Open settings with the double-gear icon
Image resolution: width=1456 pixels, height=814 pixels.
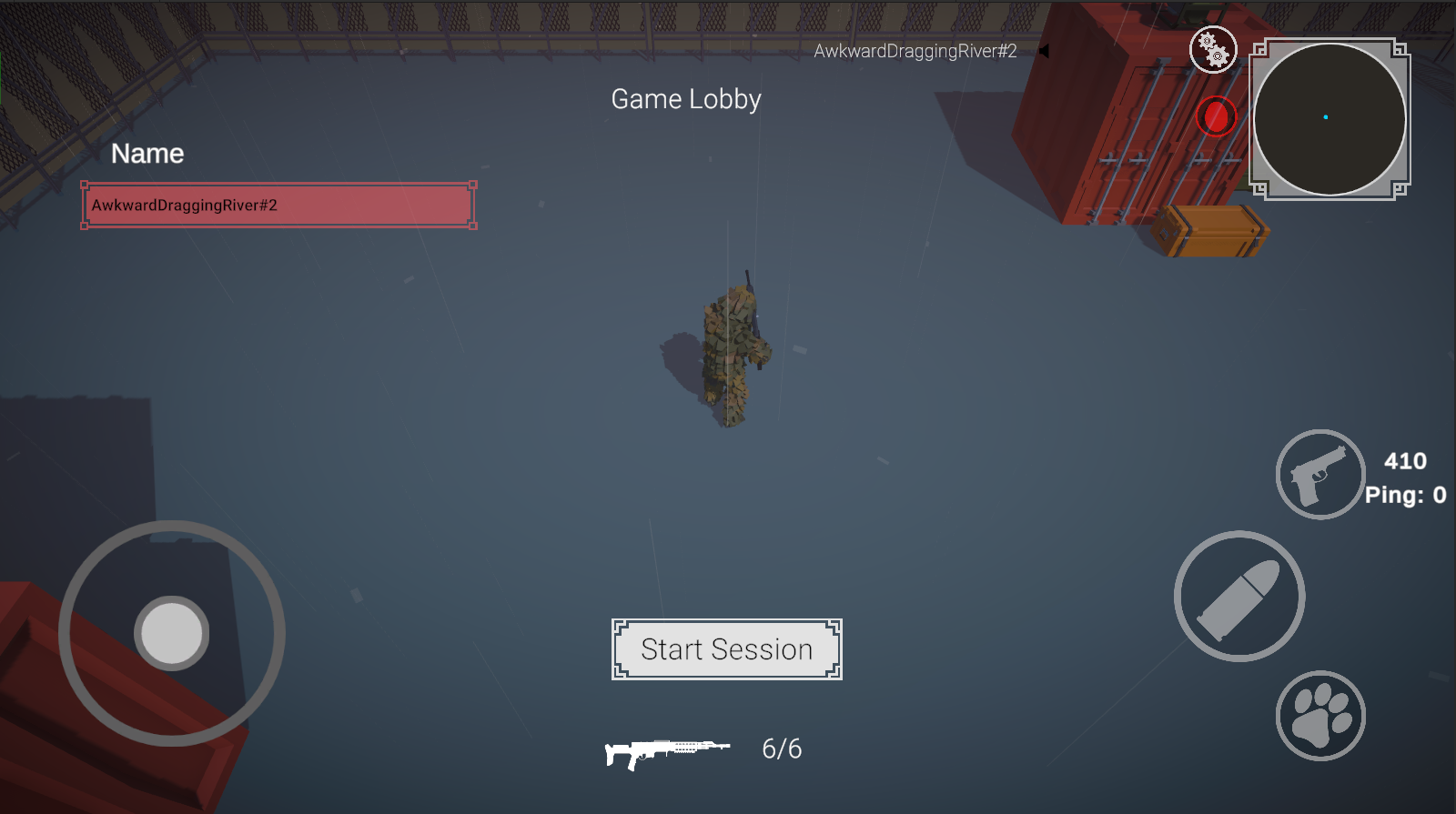click(1214, 50)
